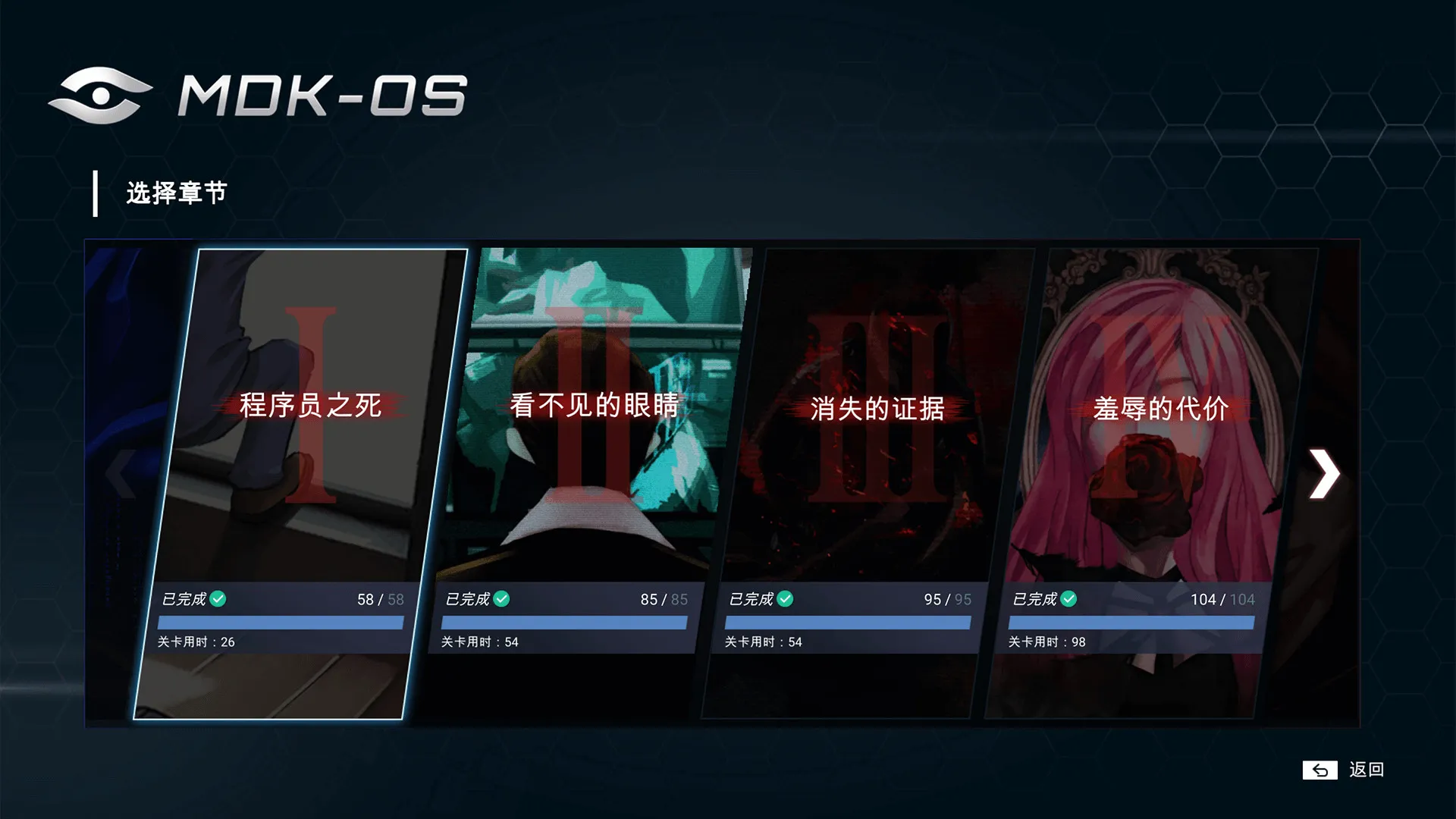Screen dimensions: 1456x819
Task: Click the green checkmark on 程序员之死 card
Action: click(218, 598)
